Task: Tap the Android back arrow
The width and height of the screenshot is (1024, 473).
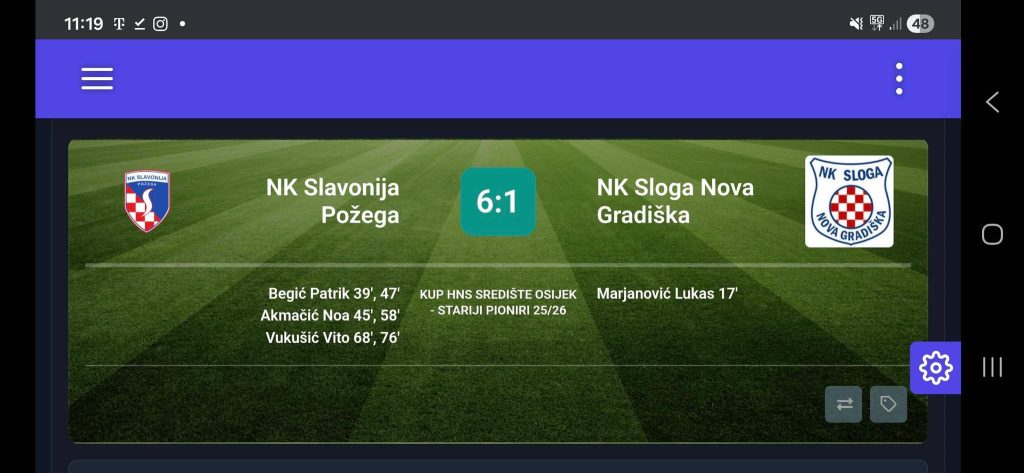Action: point(992,102)
